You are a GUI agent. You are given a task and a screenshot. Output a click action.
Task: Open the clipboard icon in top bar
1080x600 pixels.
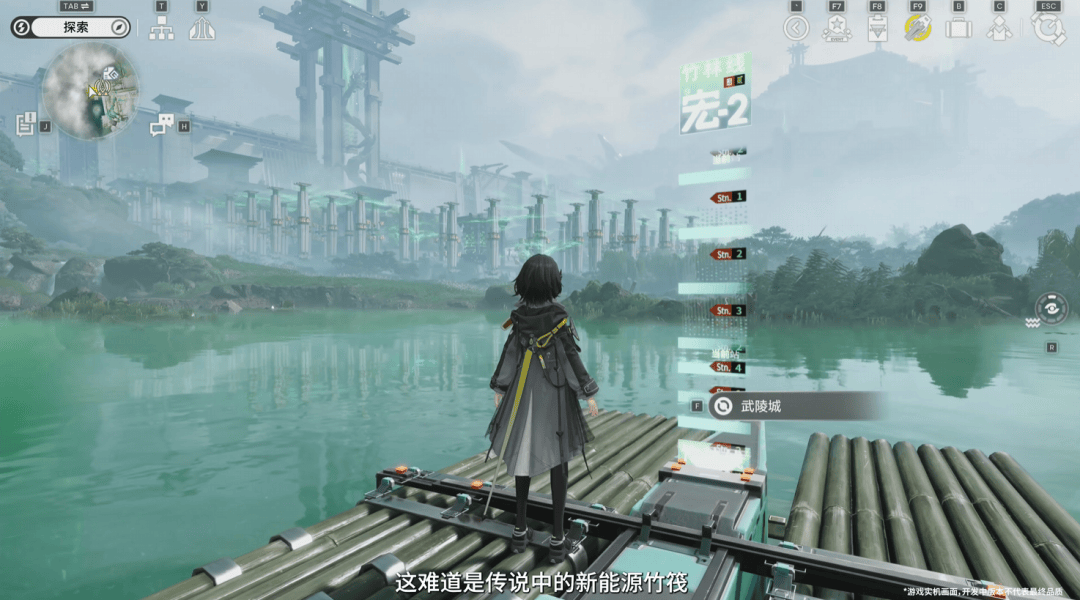click(x=877, y=28)
